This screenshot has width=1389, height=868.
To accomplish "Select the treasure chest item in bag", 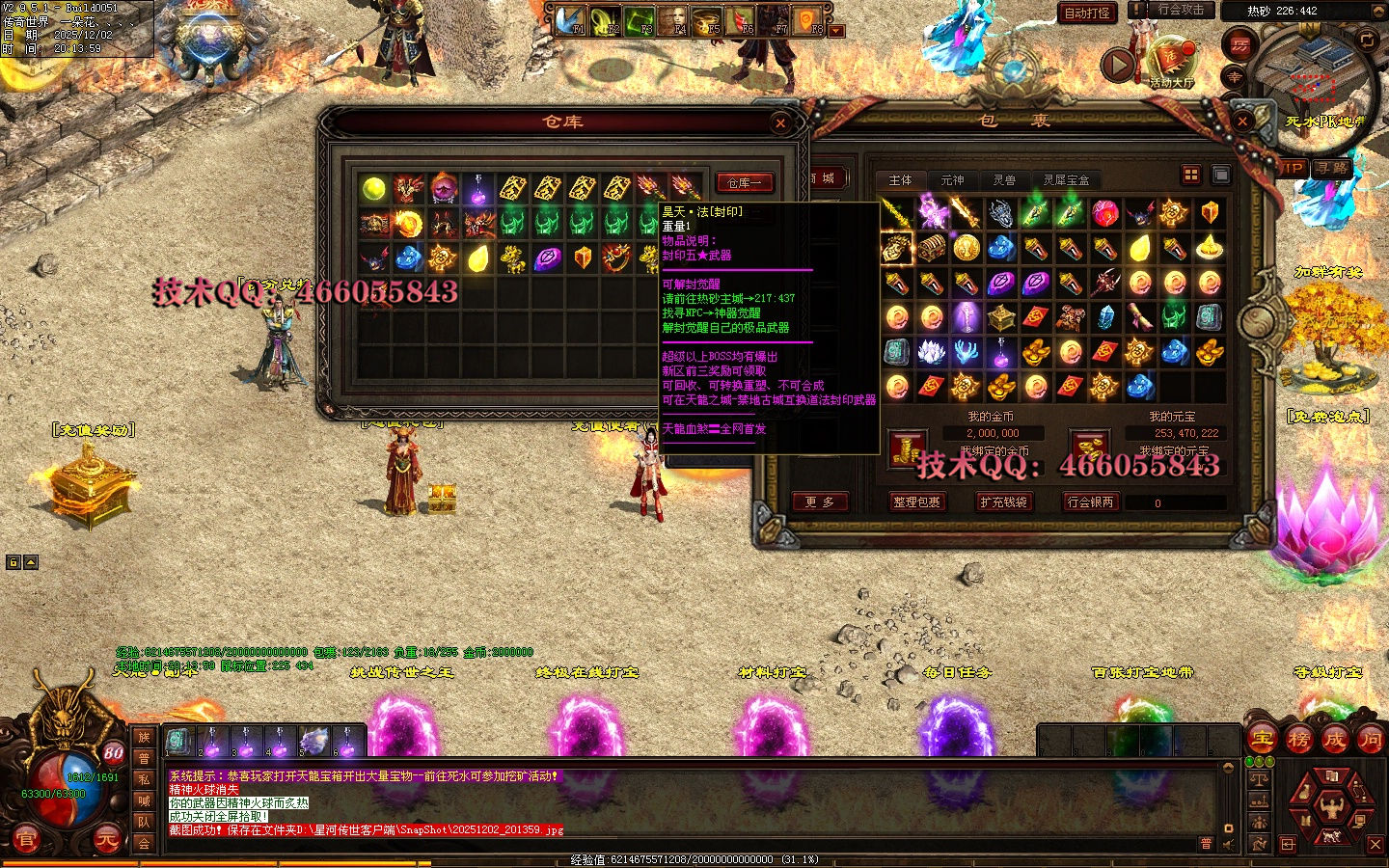I will click(931, 248).
